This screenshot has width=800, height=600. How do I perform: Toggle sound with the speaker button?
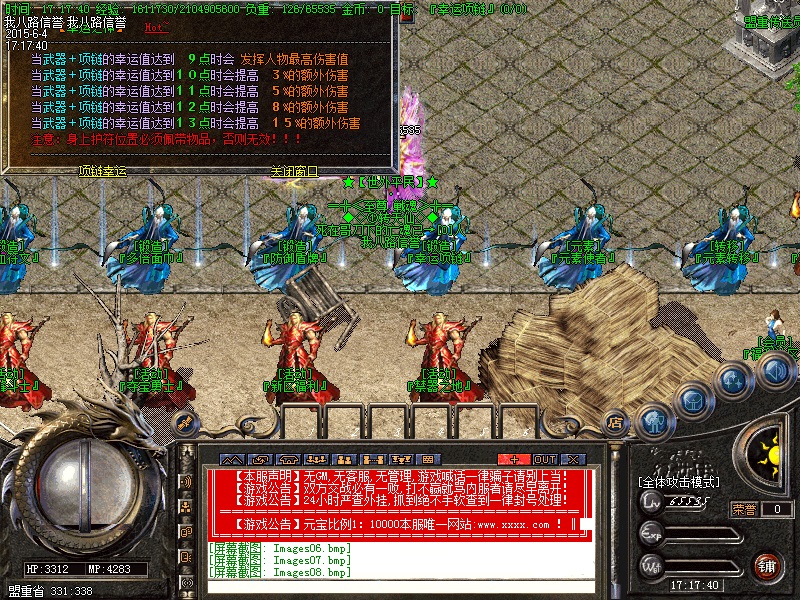click(776, 370)
